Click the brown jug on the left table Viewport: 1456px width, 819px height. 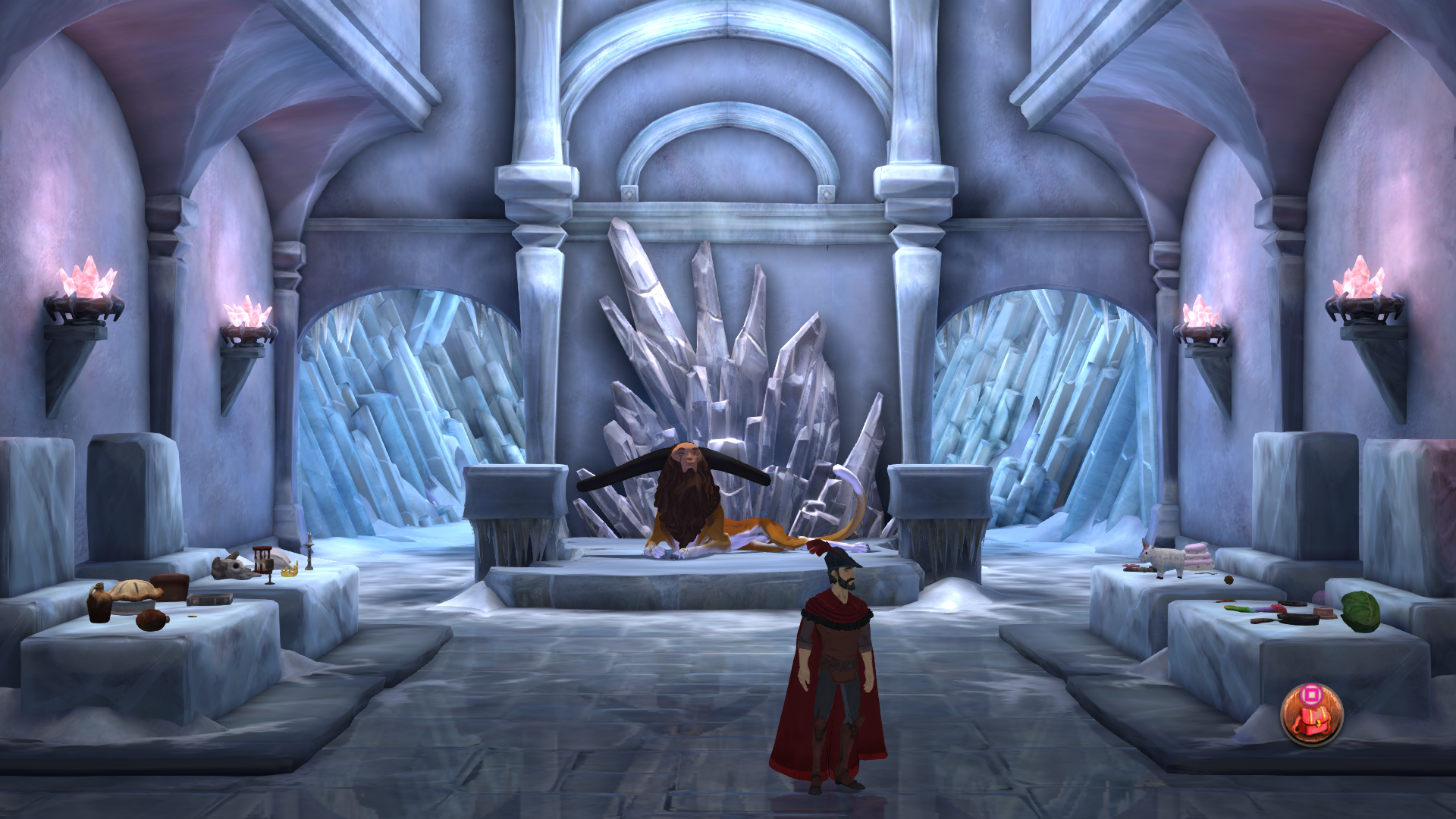click(x=99, y=604)
